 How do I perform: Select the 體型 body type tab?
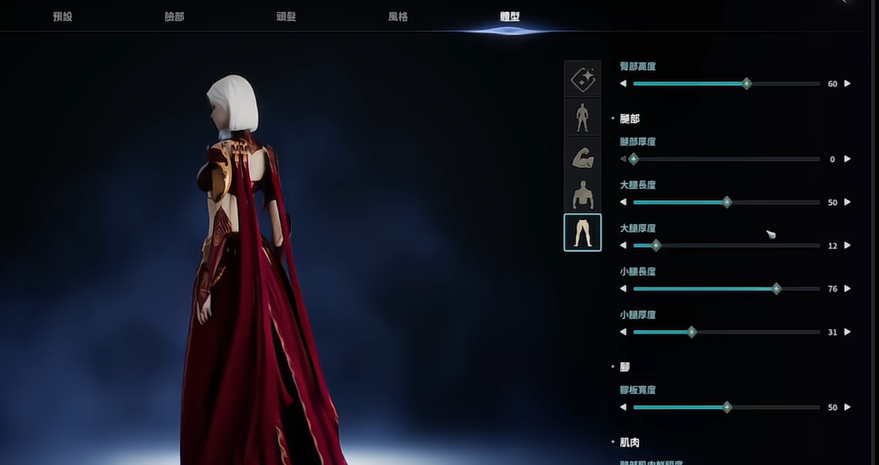pyautogui.click(x=510, y=17)
